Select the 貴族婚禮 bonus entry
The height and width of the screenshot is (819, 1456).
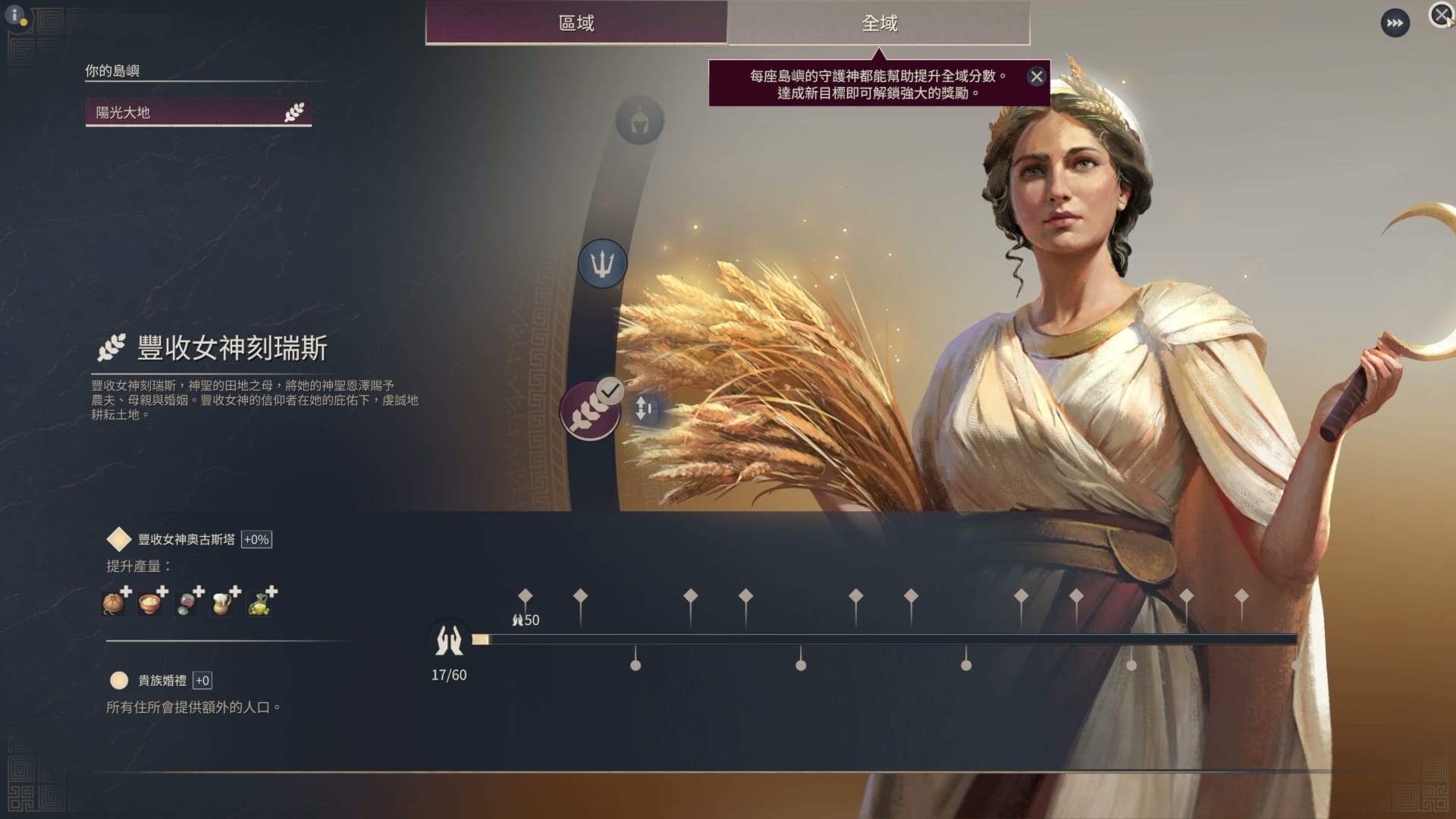pyautogui.click(x=162, y=680)
